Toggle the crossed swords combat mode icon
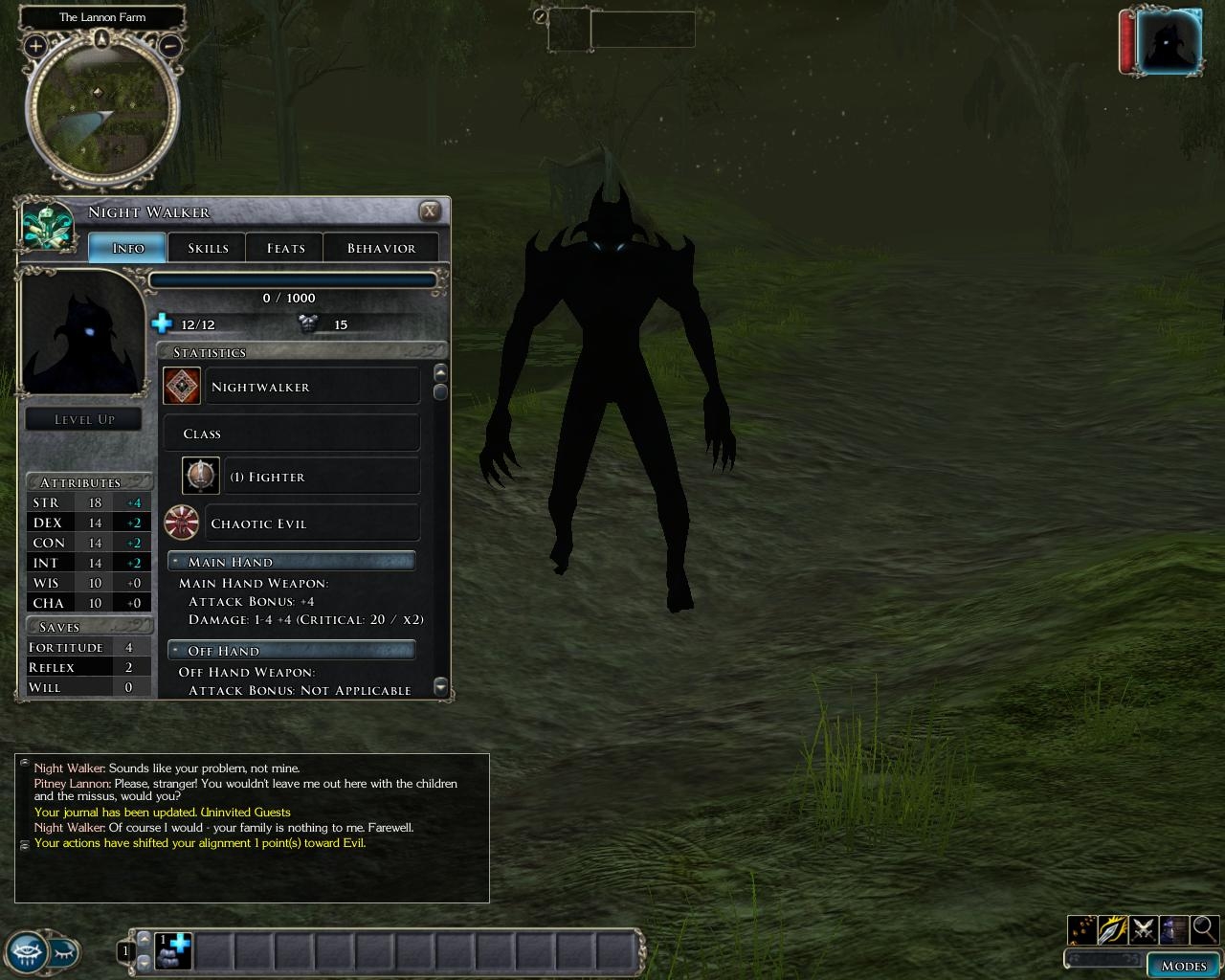 (x=1143, y=929)
